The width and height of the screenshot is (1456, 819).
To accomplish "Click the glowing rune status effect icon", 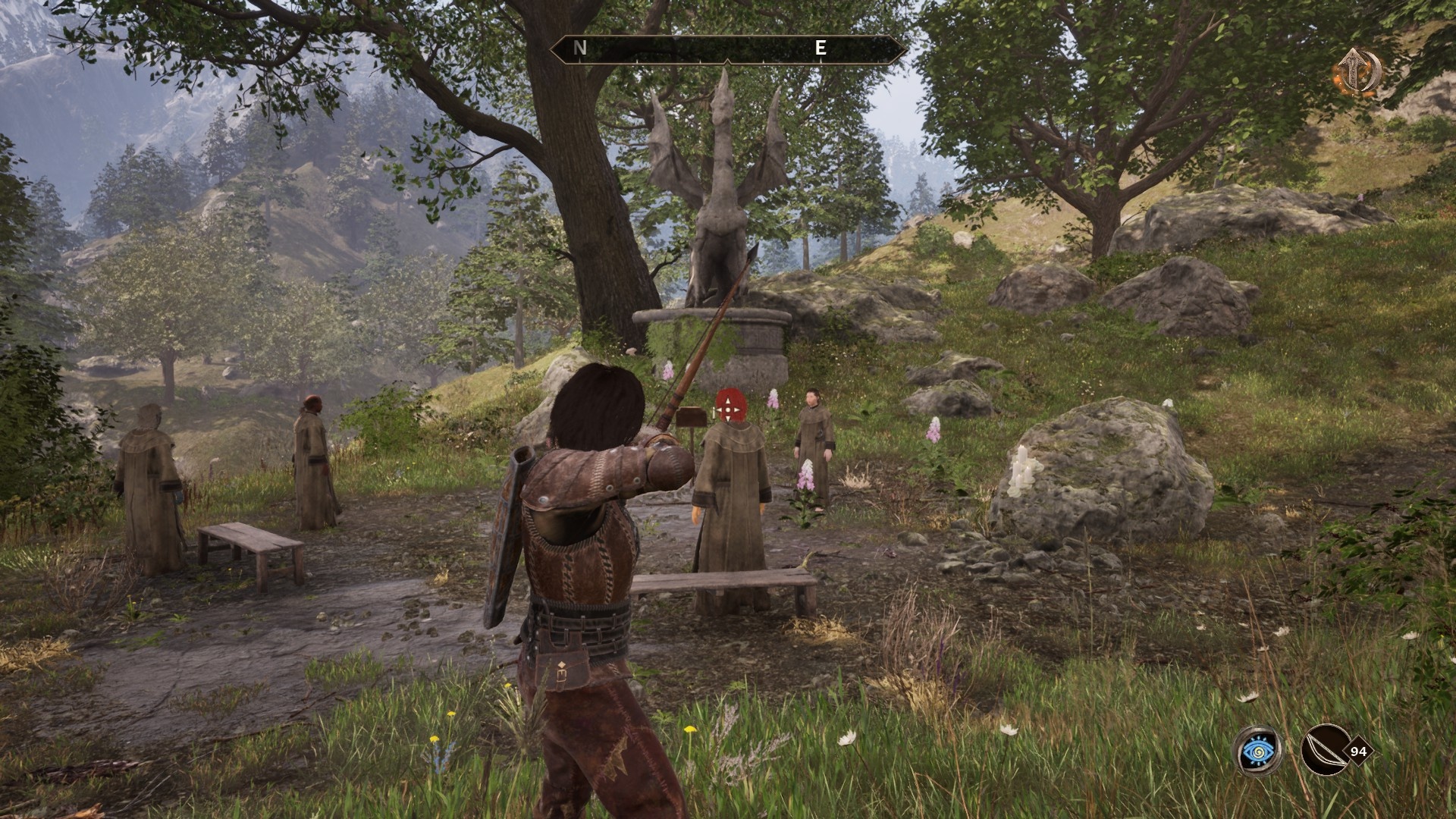I will 1357,72.
